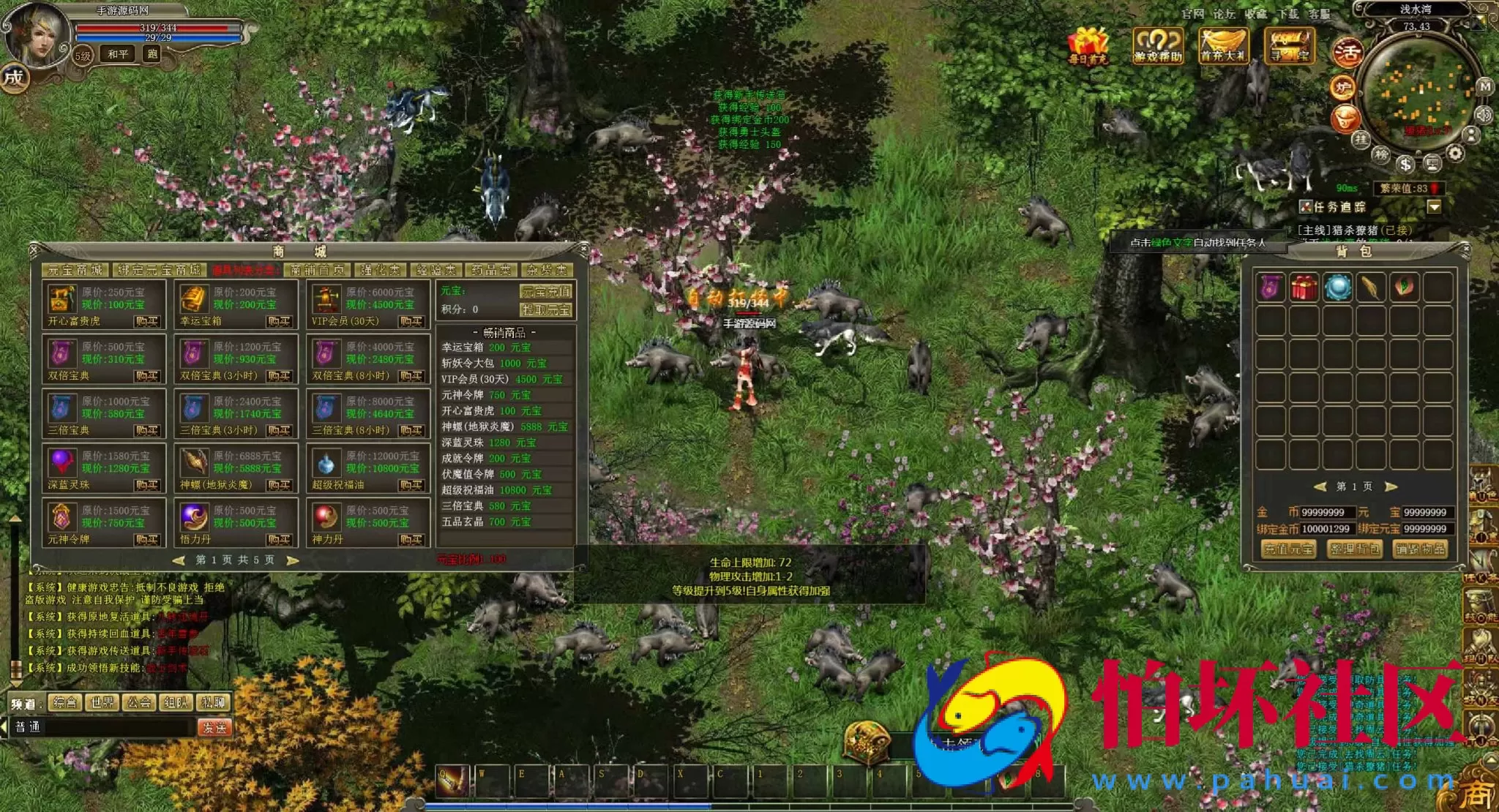The width and height of the screenshot is (1499, 812).
Task: Open the gear settings icon by minimap
Action: pos(1456,154)
